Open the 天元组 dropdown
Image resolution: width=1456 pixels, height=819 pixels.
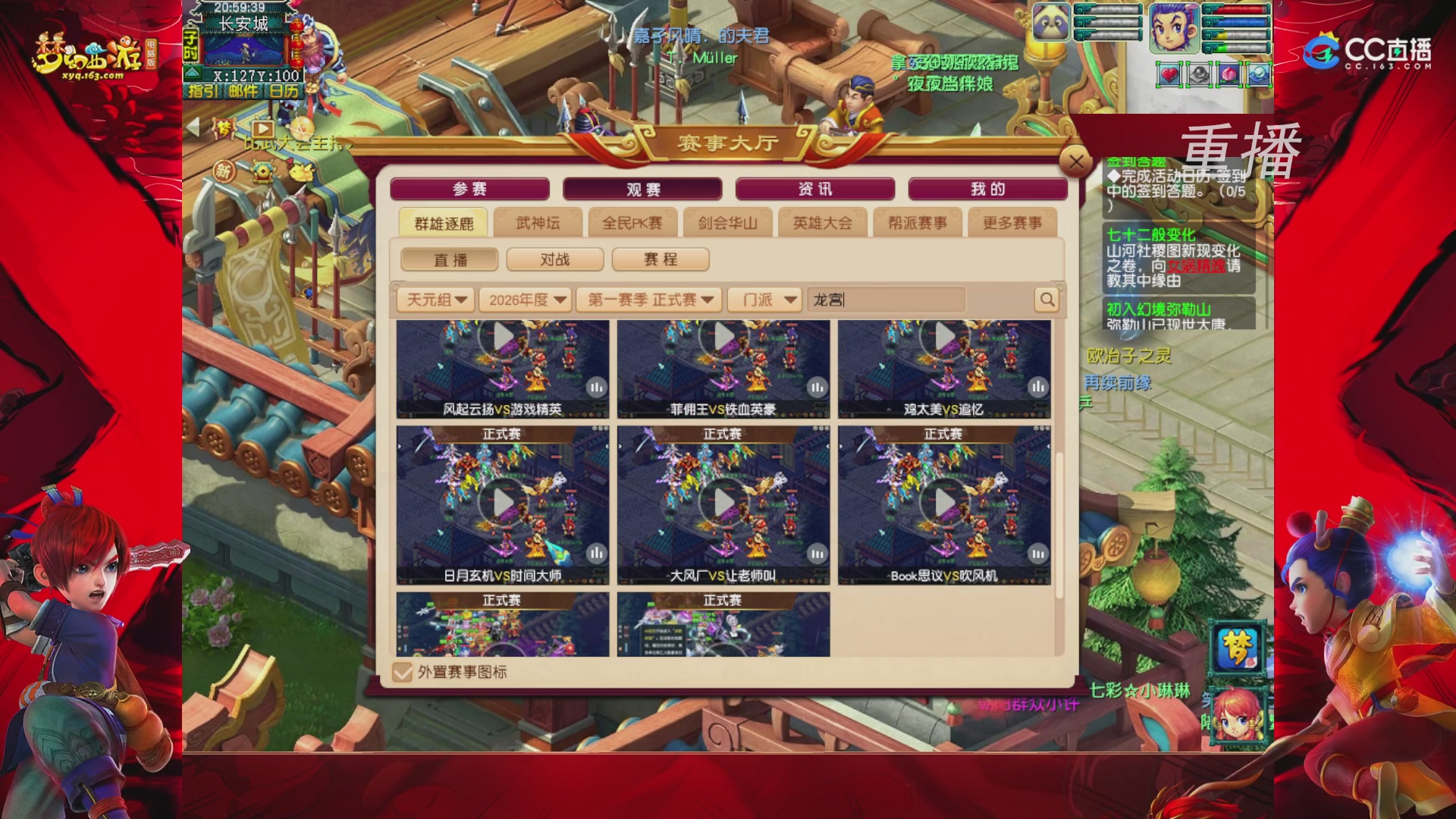pos(436,300)
